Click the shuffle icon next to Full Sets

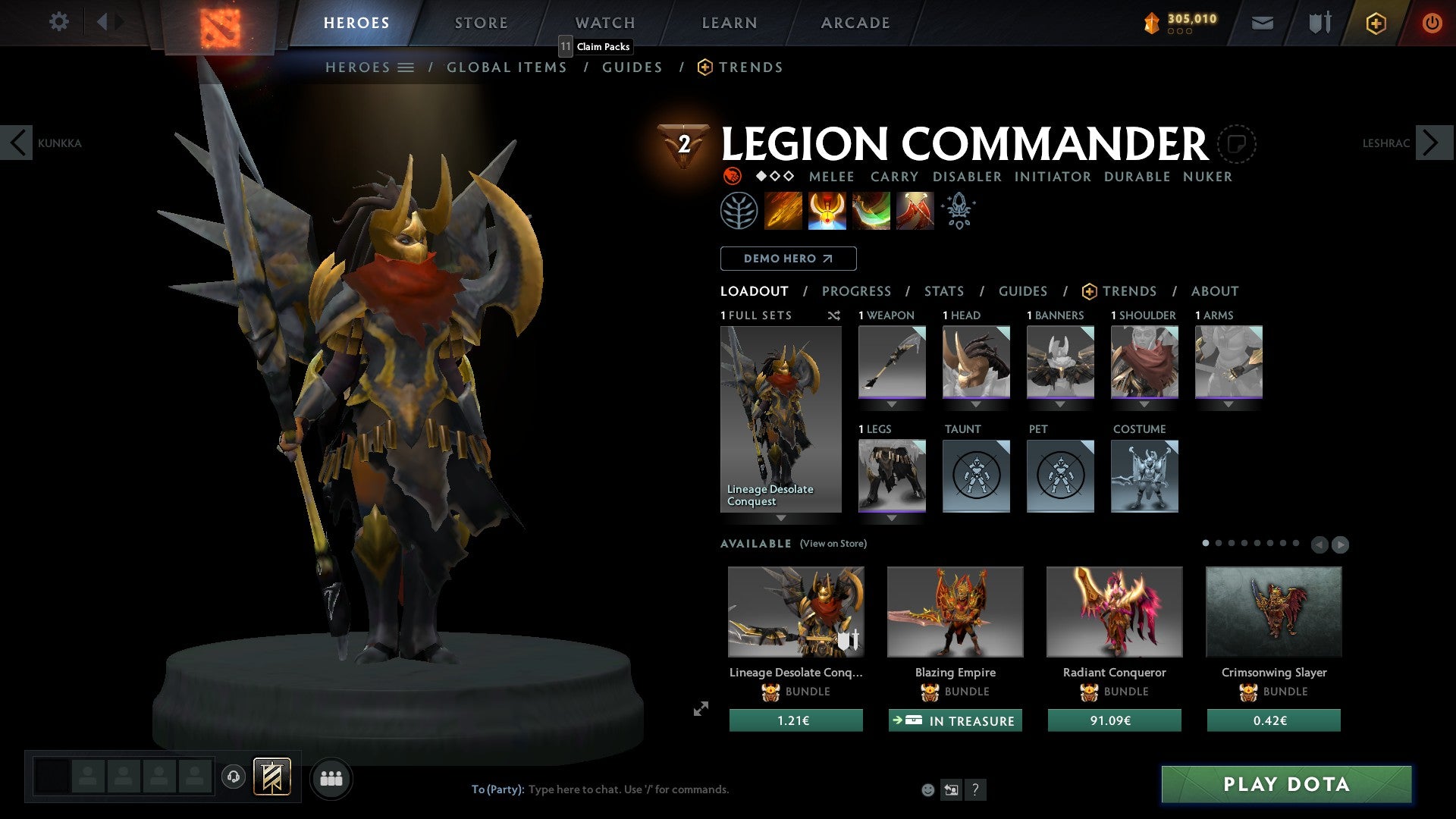(833, 315)
